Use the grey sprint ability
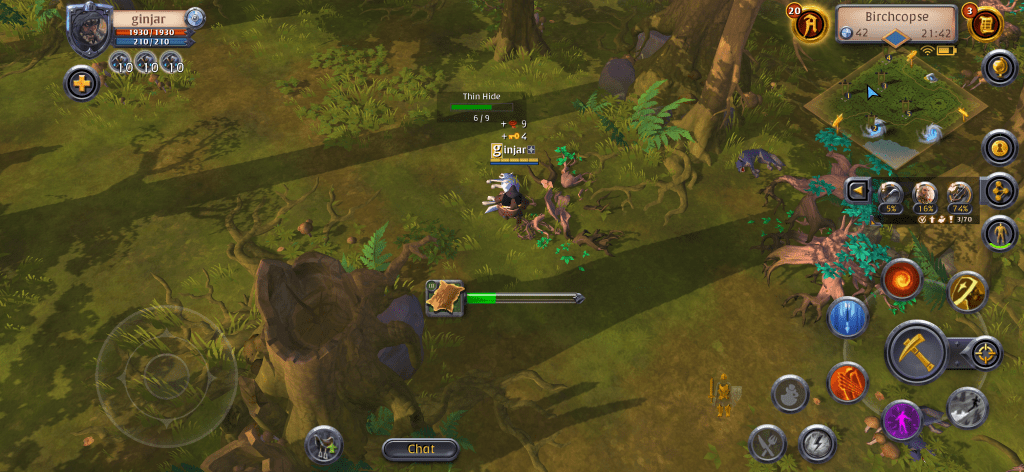The height and width of the screenshot is (472, 1024). (967, 406)
